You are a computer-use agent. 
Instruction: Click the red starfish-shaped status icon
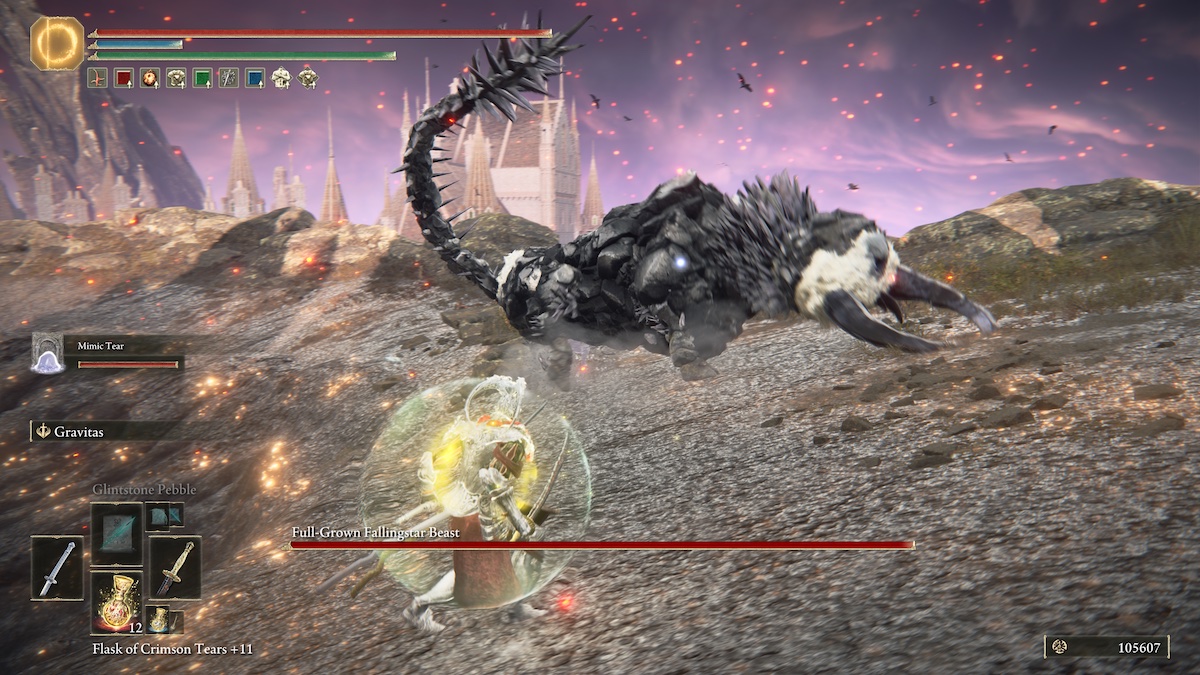(97, 77)
